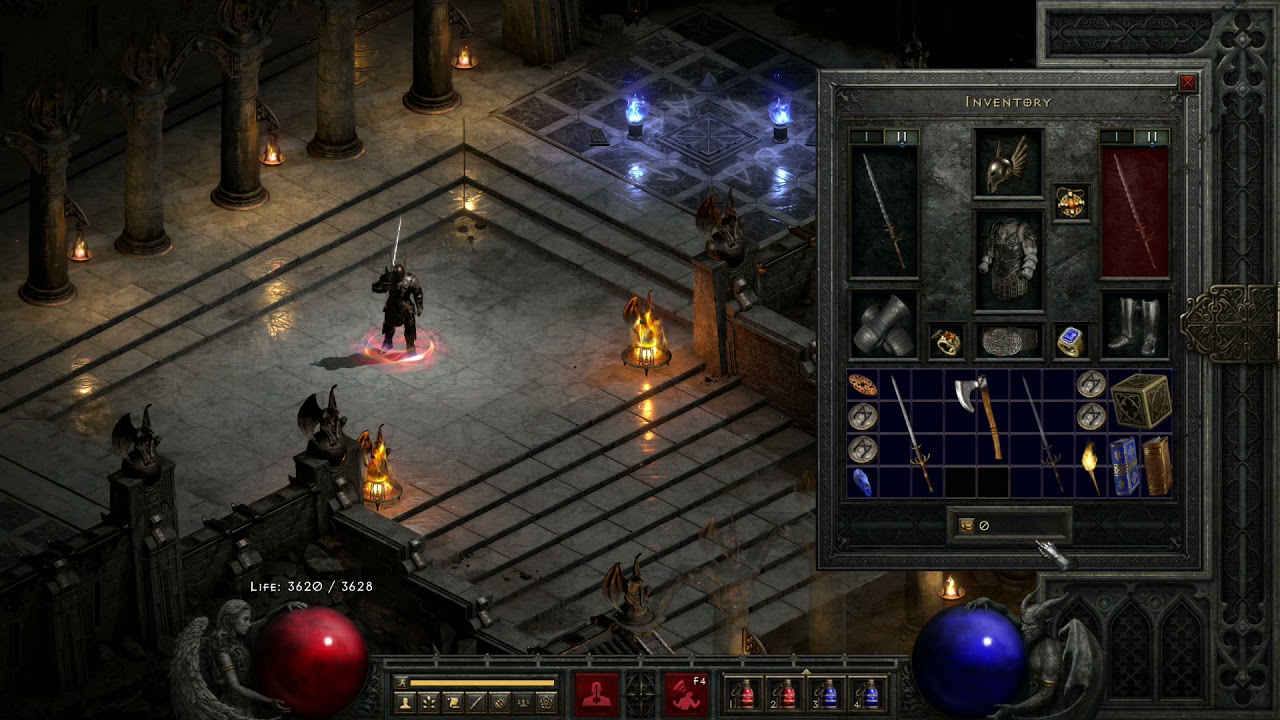Open the right-click shout skill selector

pos(687,692)
